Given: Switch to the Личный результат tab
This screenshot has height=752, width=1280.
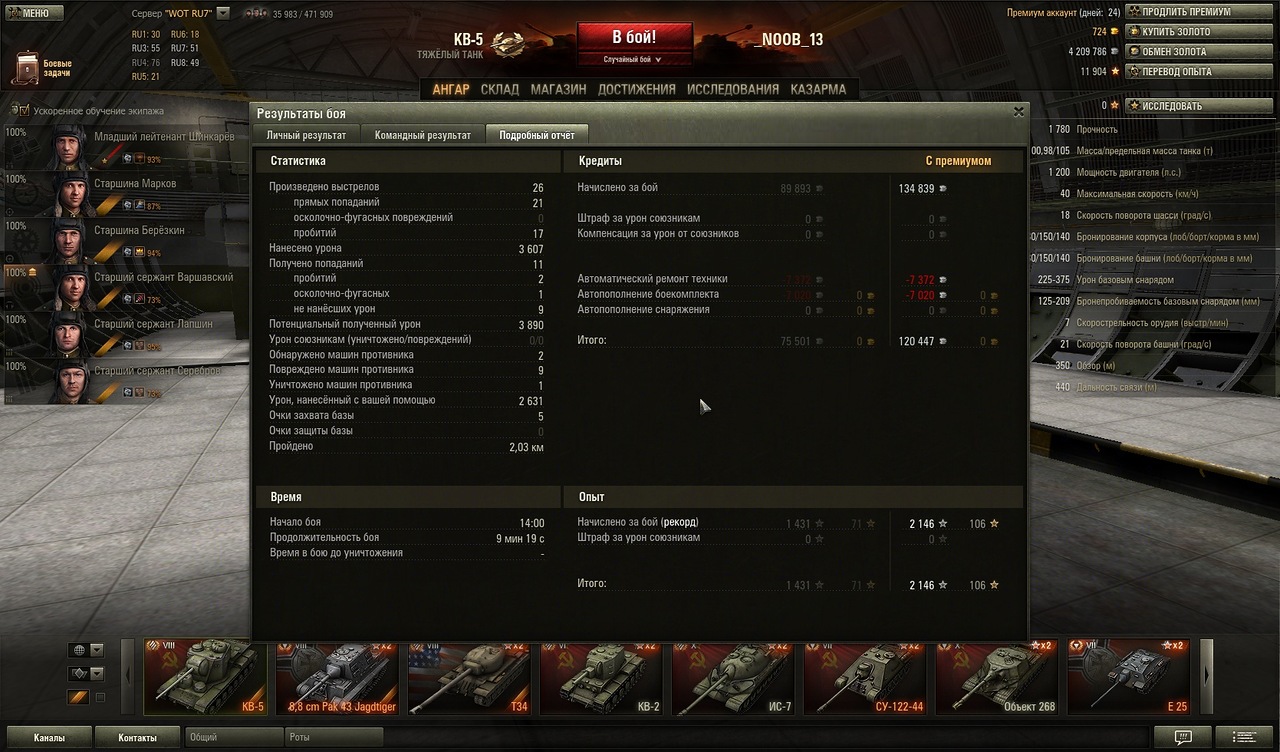Looking at the screenshot, I should point(306,135).
